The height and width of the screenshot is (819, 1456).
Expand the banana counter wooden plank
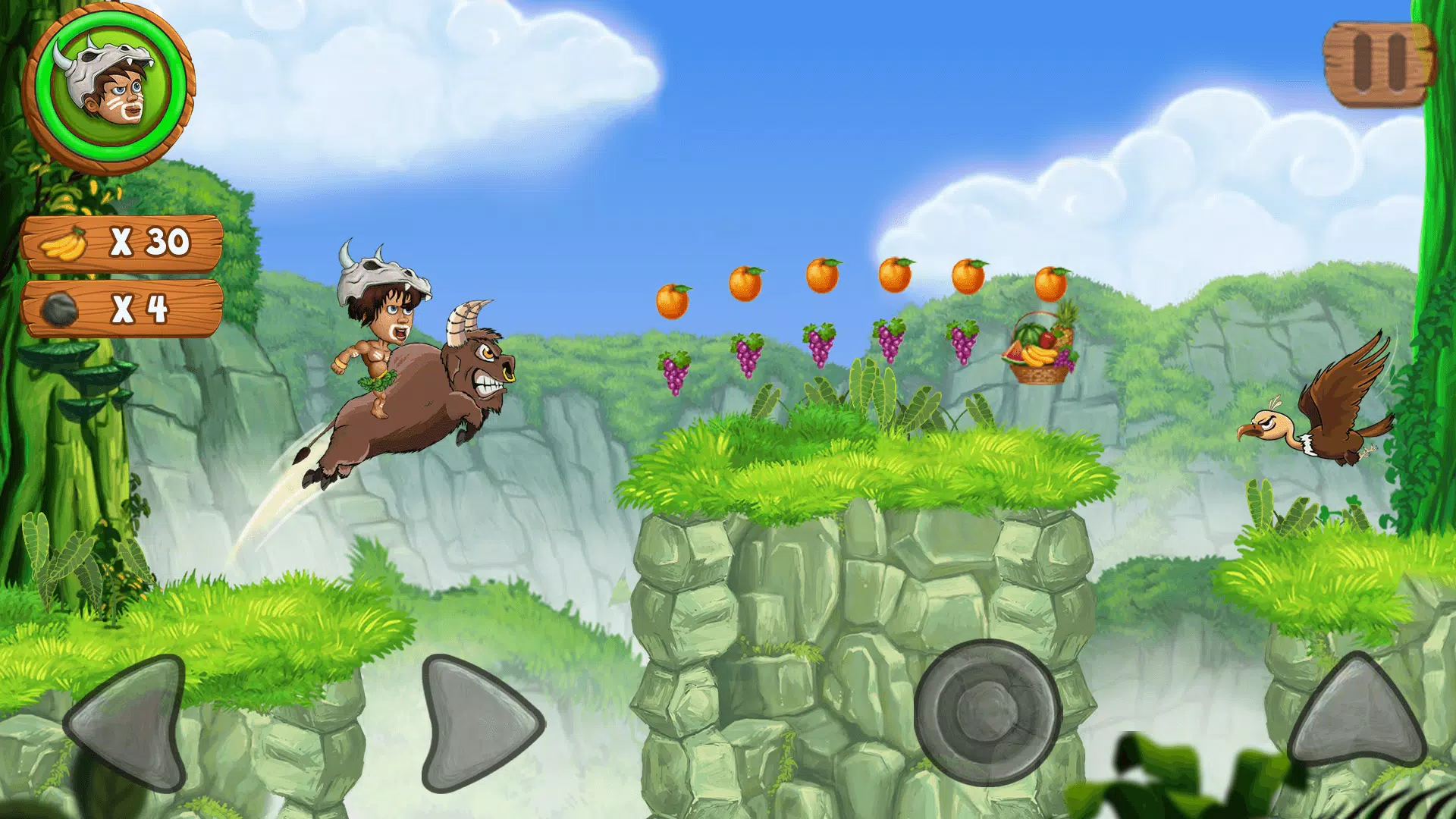pos(121,241)
